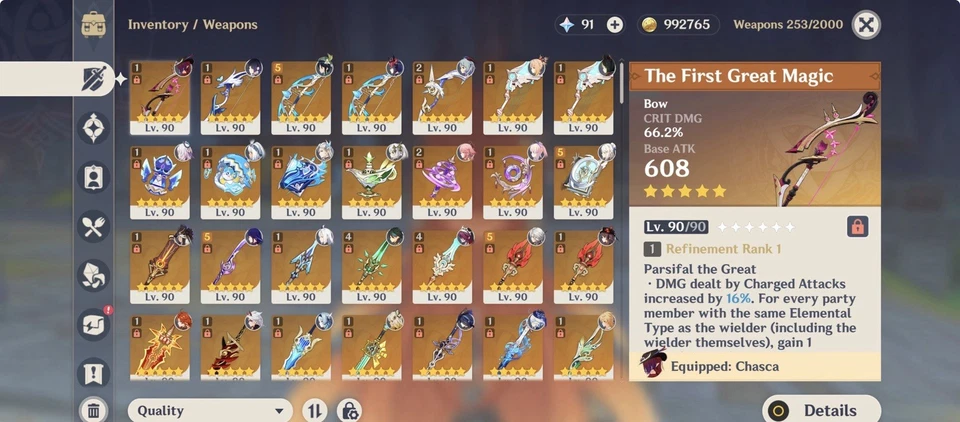Pick the green jade spear with refinement 4

[x=372, y=266]
